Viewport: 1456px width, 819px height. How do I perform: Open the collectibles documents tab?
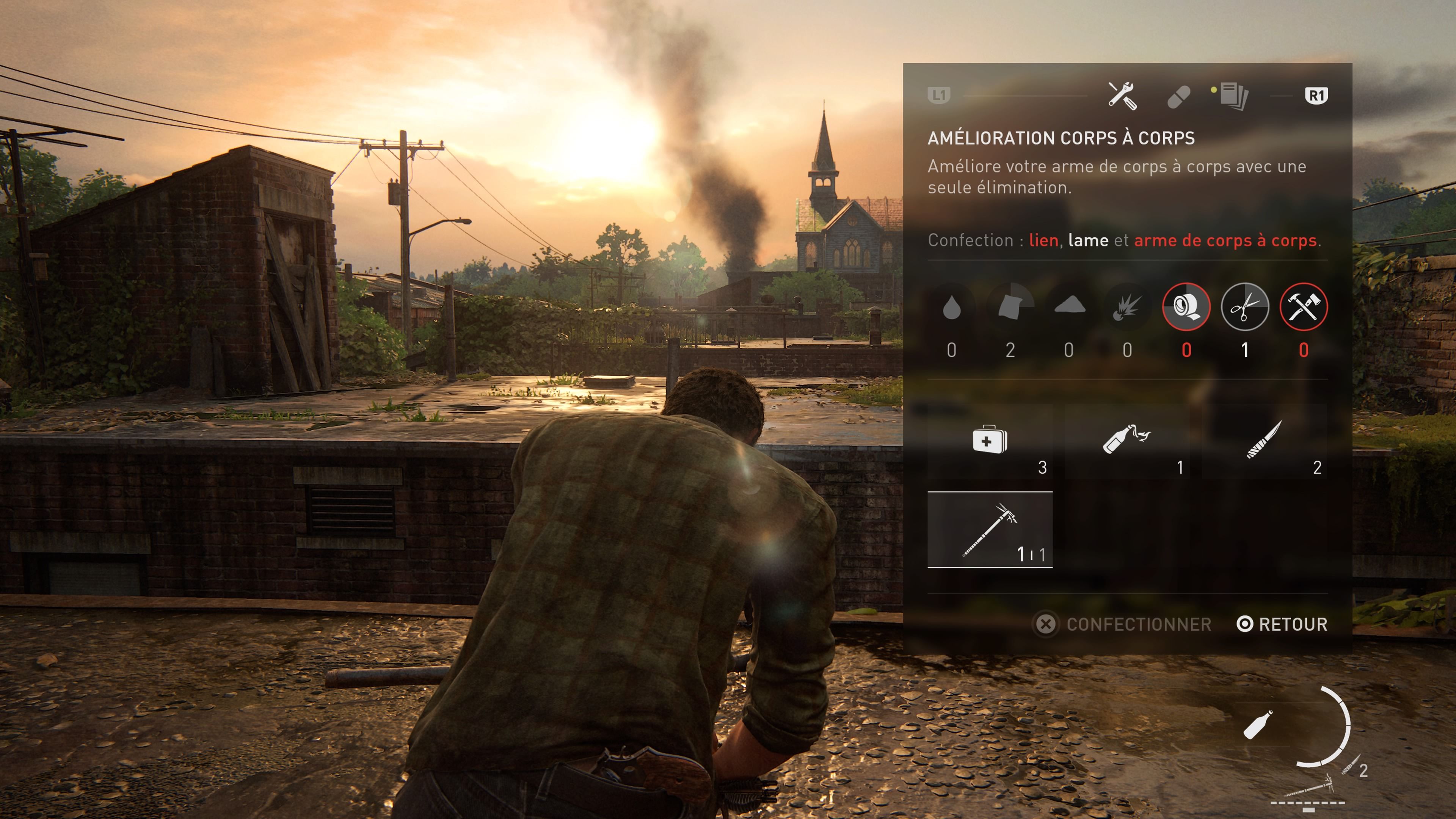[1233, 96]
